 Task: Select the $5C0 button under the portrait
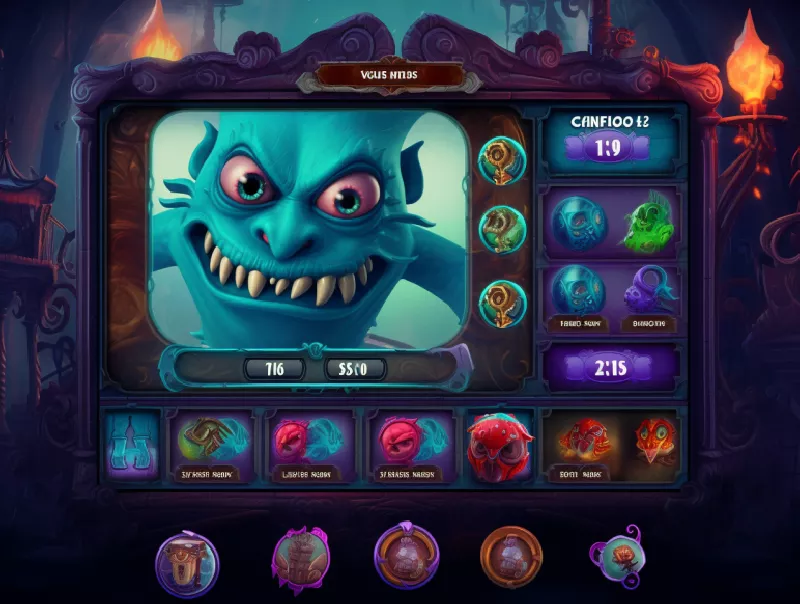coord(355,368)
